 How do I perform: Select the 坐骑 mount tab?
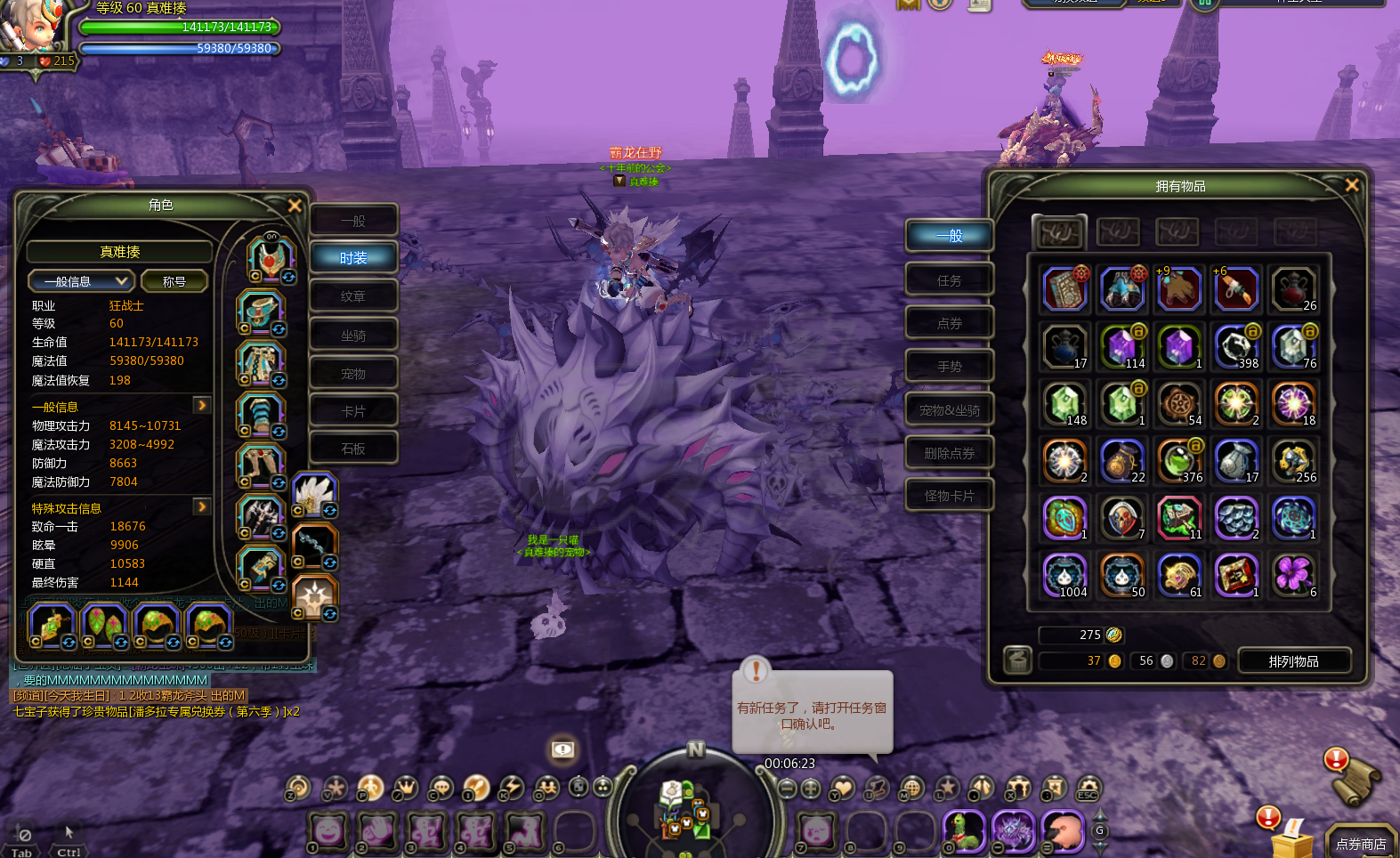(353, 336)
